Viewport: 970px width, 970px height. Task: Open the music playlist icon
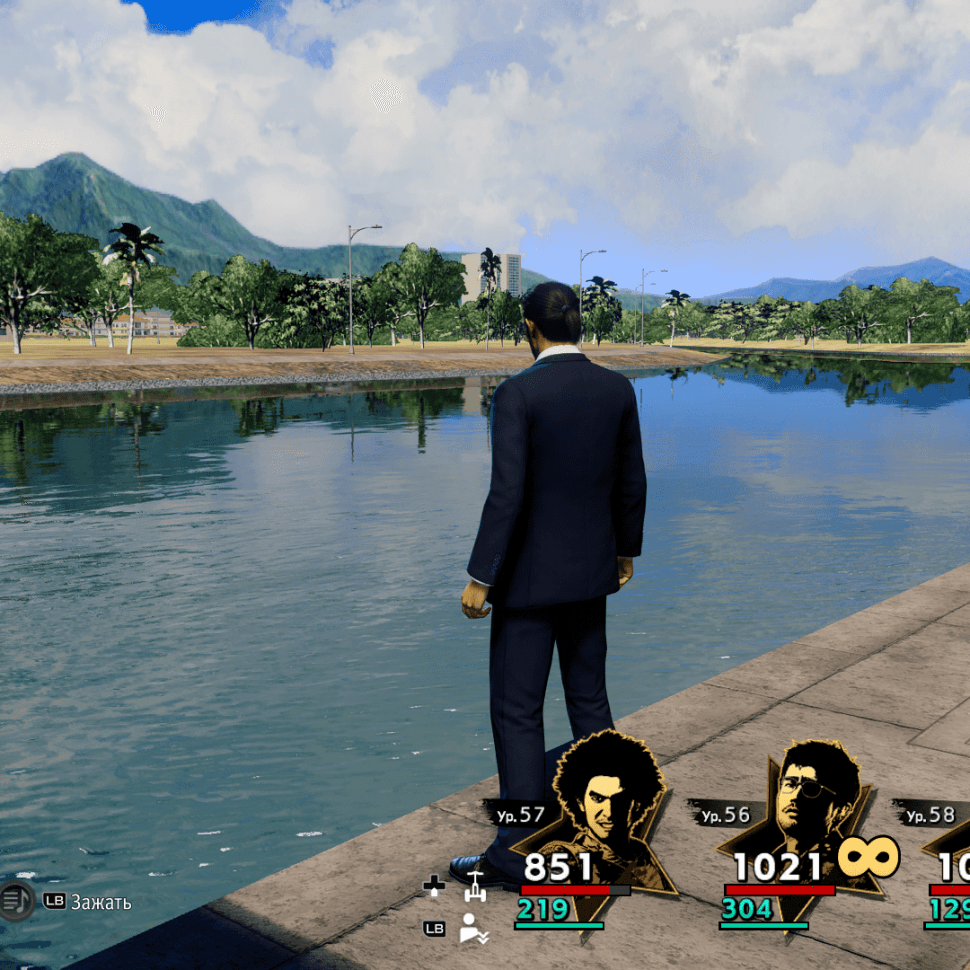[x=15, y=901]
